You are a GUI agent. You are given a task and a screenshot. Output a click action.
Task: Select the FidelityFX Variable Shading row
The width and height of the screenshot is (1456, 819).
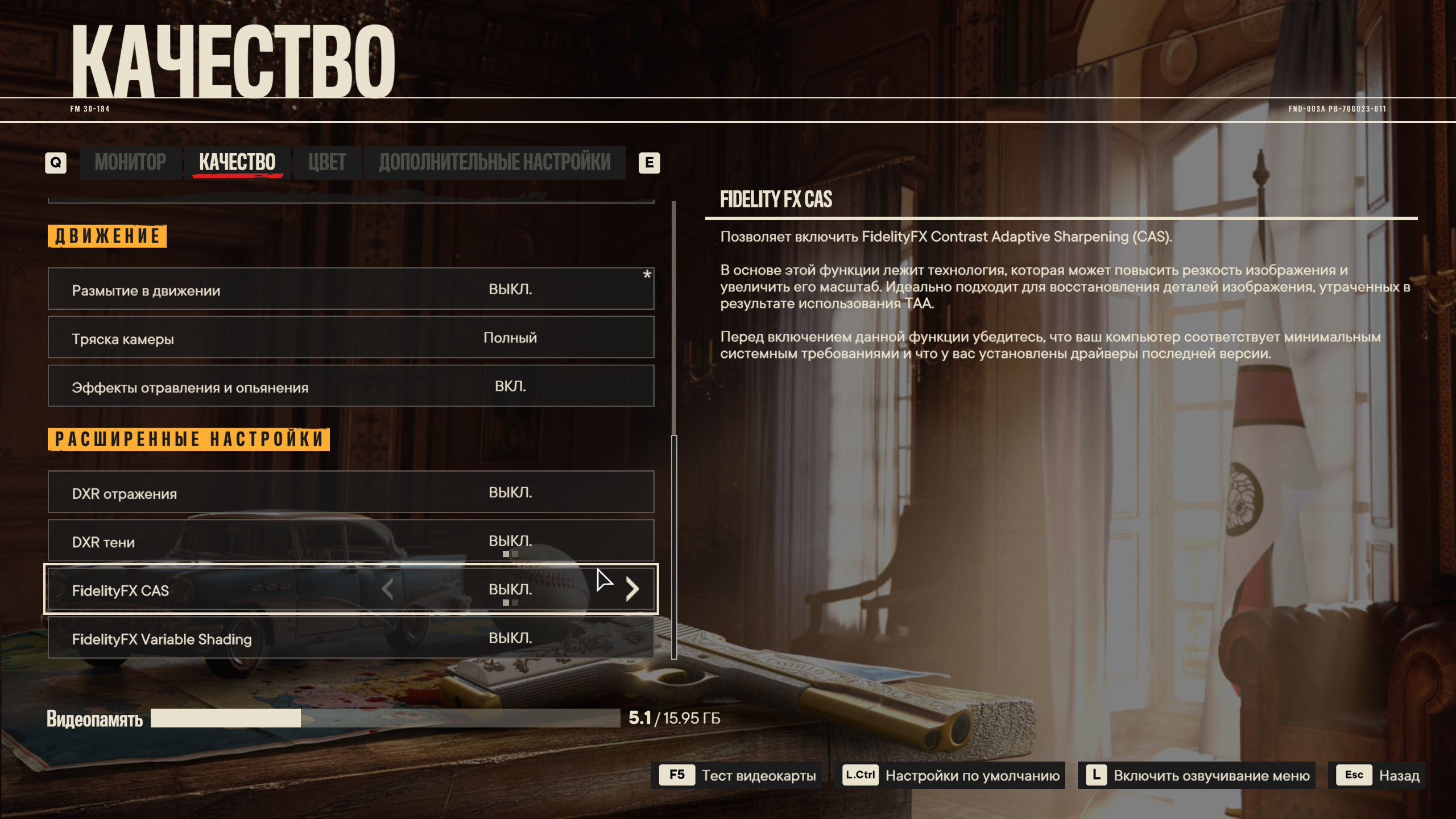351,638
